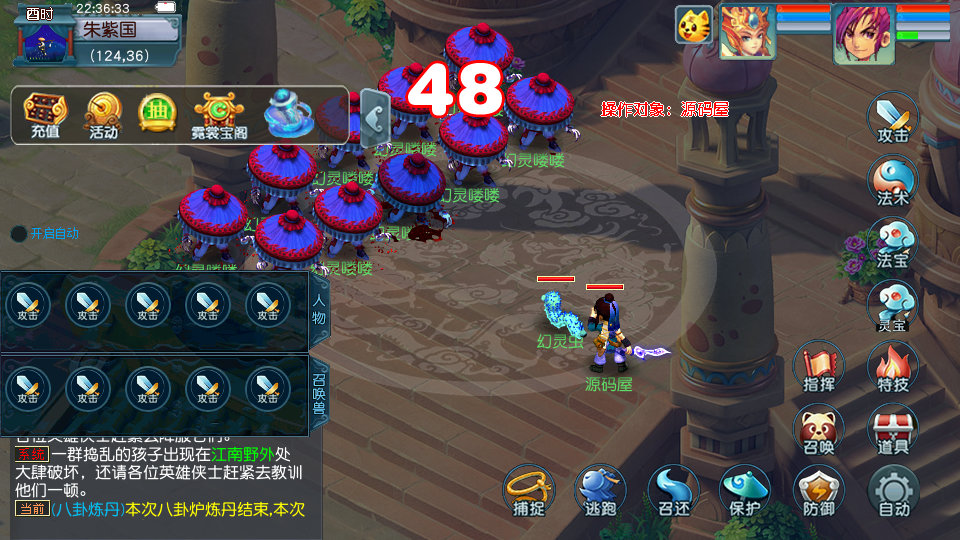Viewport: 960px width, 540px height.
Task: Use the 捕捉 capture command
Action: click(528, 492)
